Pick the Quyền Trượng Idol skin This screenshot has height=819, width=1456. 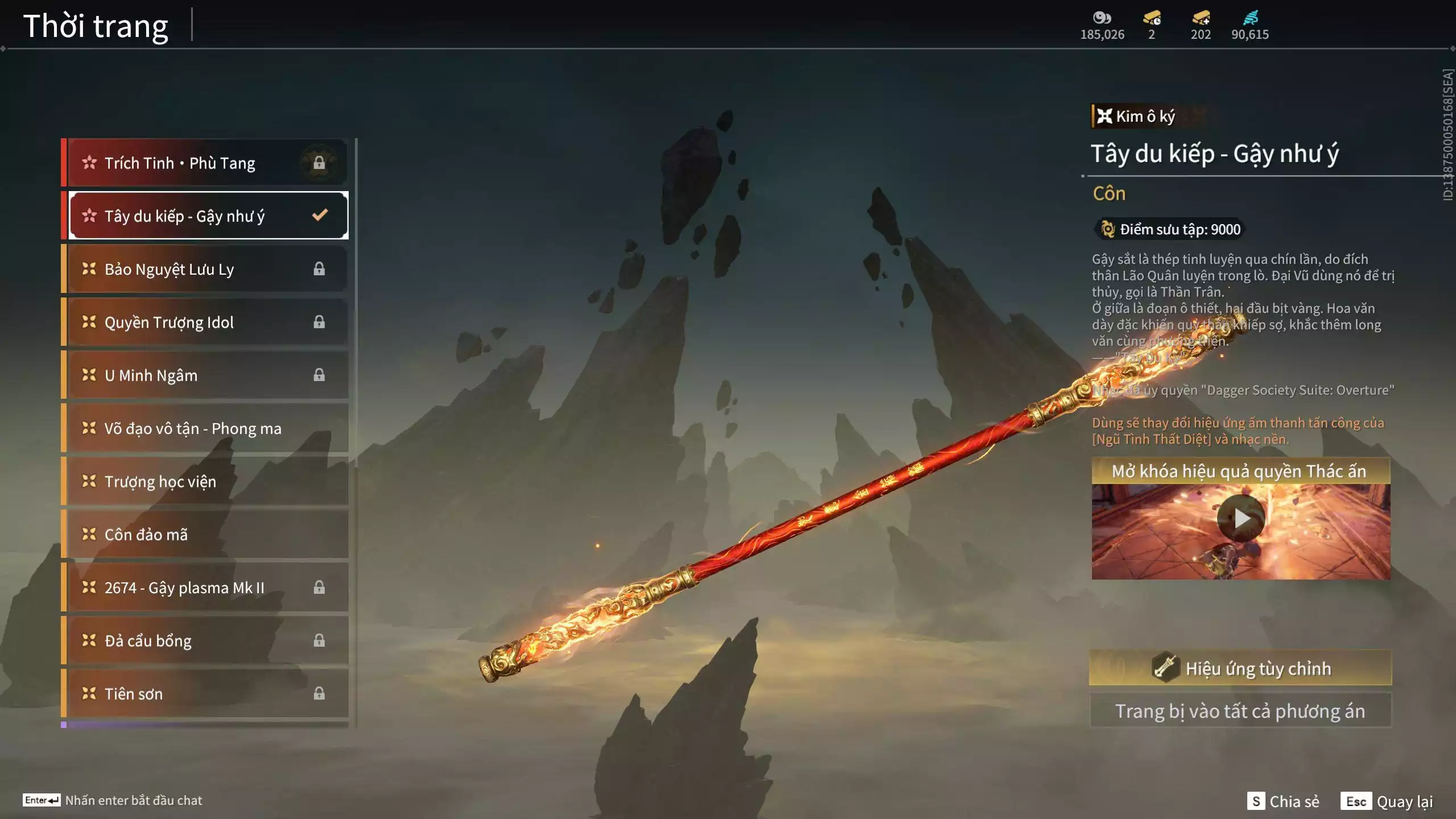coord(205,322)
